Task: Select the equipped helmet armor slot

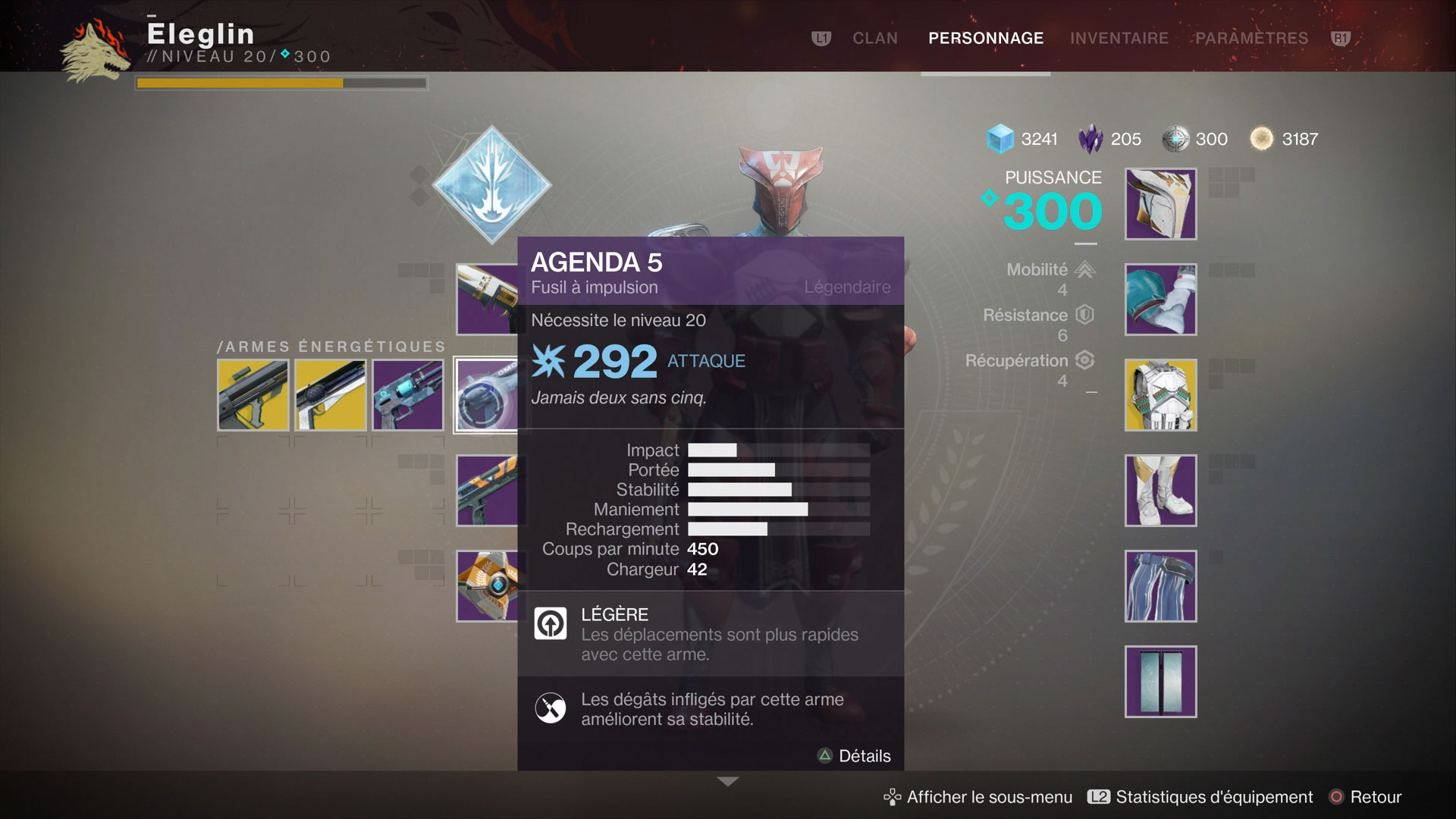Action: (x=1160, y=204)
